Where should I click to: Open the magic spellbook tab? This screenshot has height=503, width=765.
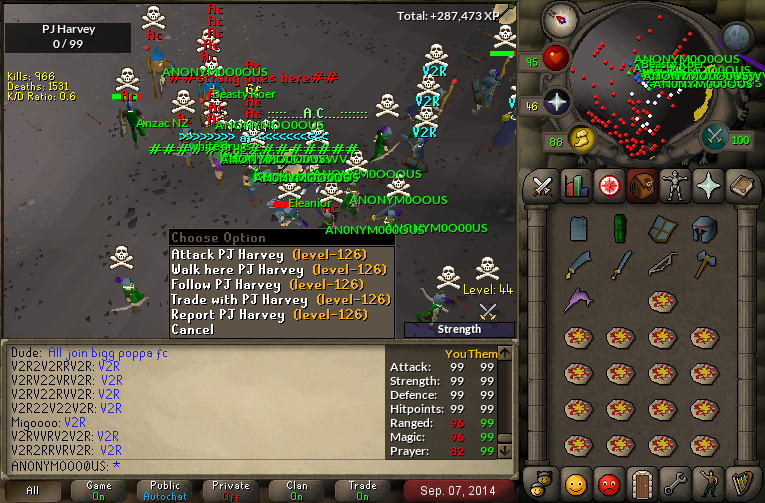pos(740,185)
